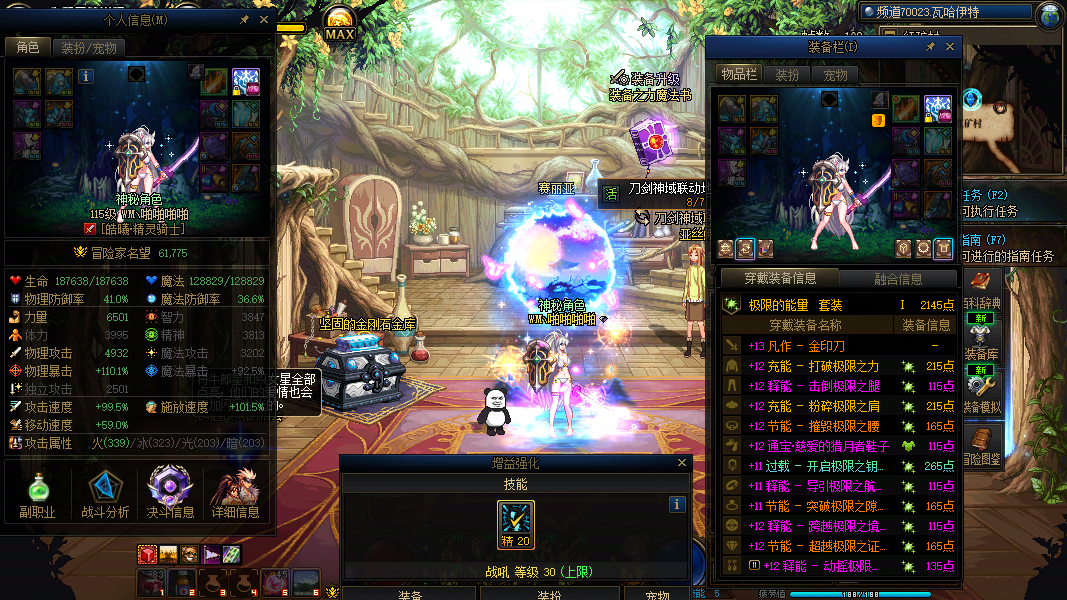Image resolution: width=1067 pixels, height=600 pixels.
Task: Show 决斗信息 duel information
Action: (170, 495)
